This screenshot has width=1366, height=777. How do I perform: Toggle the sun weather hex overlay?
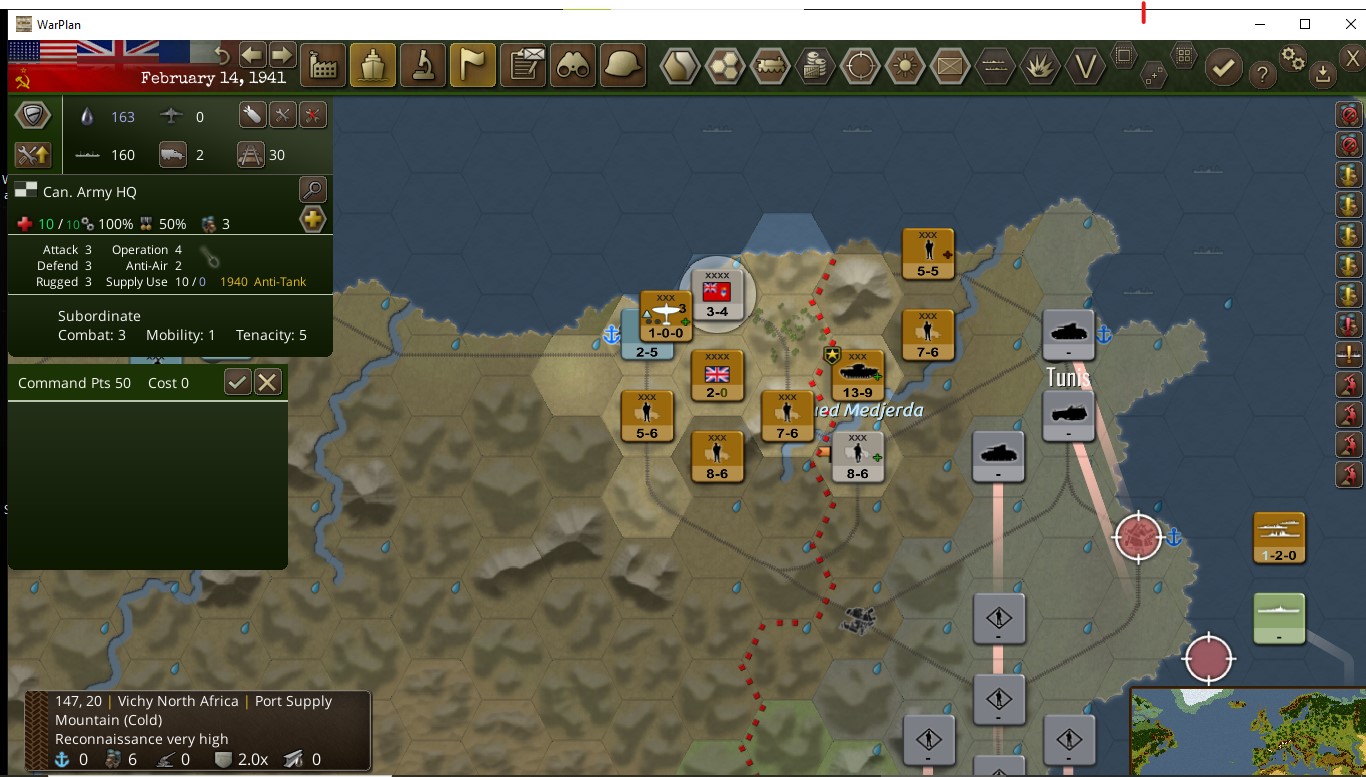(x=905, y=66)
